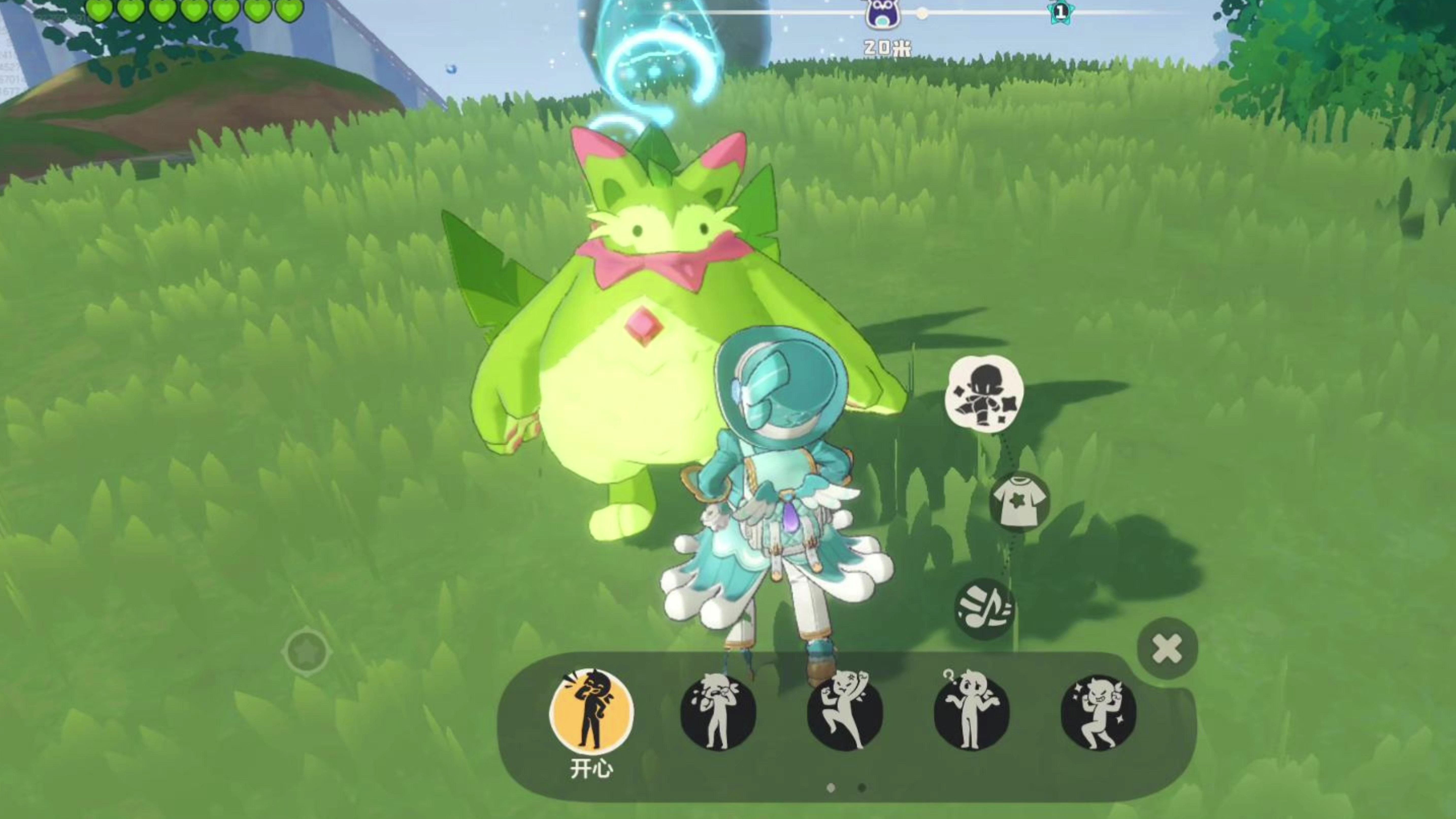Tap the faint star button in the grass

(x=307, y=652)
